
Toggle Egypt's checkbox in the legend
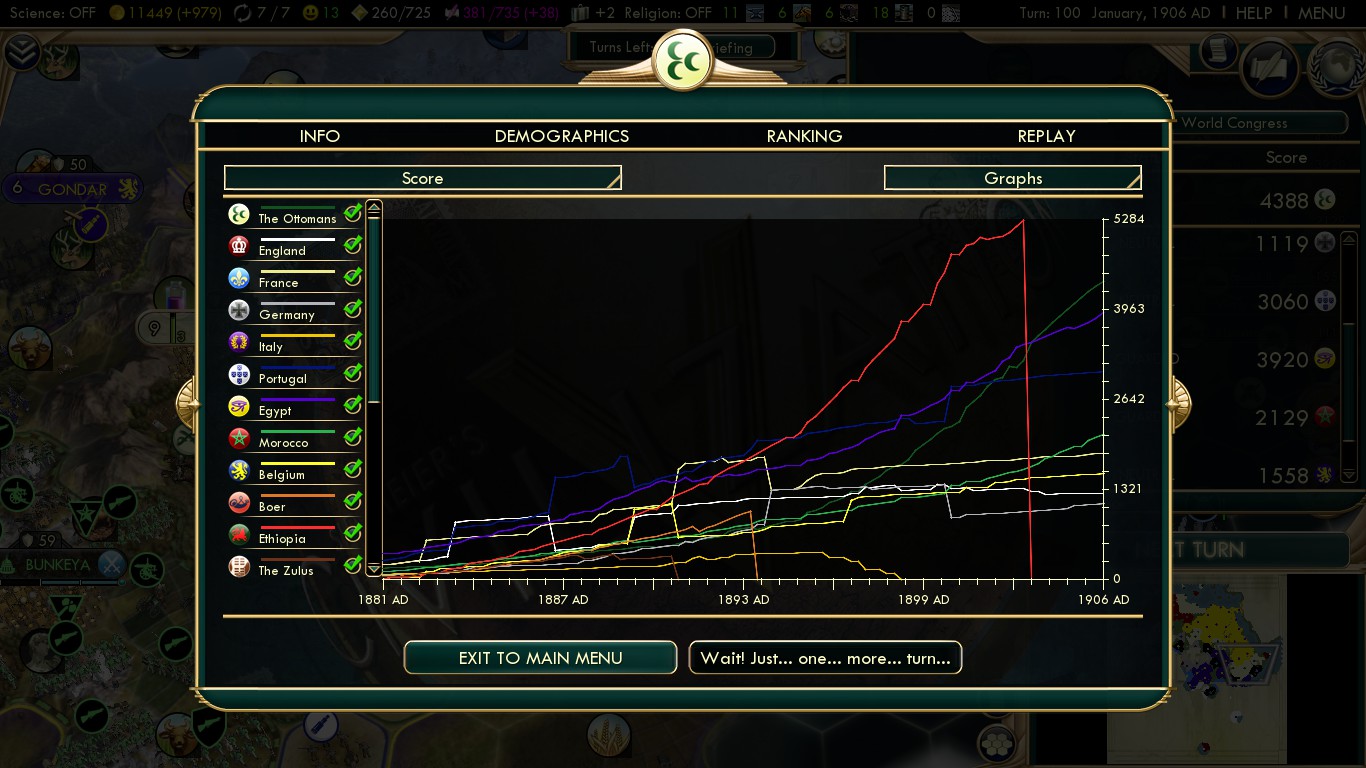[x=352, y=405]
